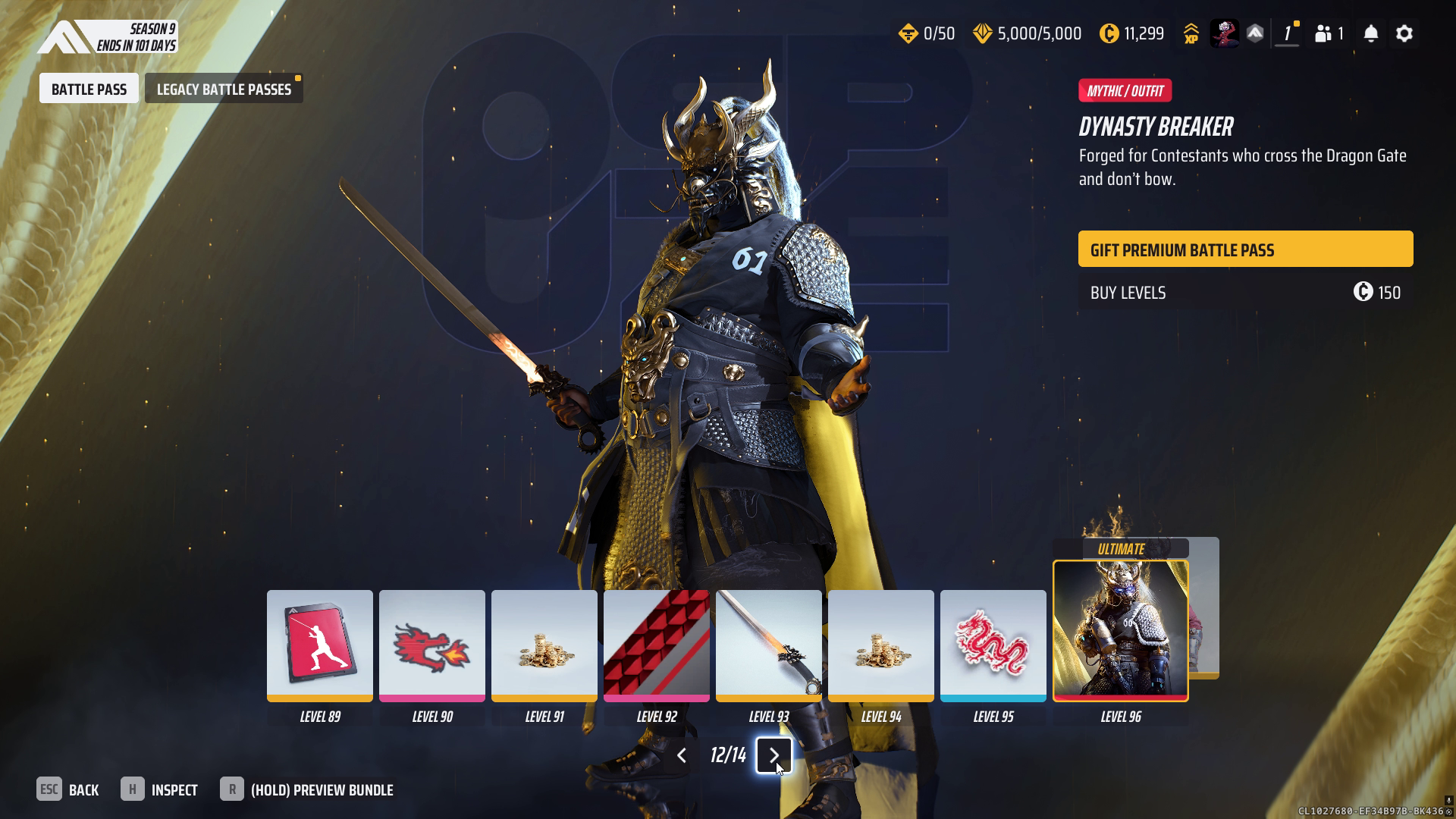Pick the Level 93 sword reward
The image size is (1456, 819).
[768, 645]
